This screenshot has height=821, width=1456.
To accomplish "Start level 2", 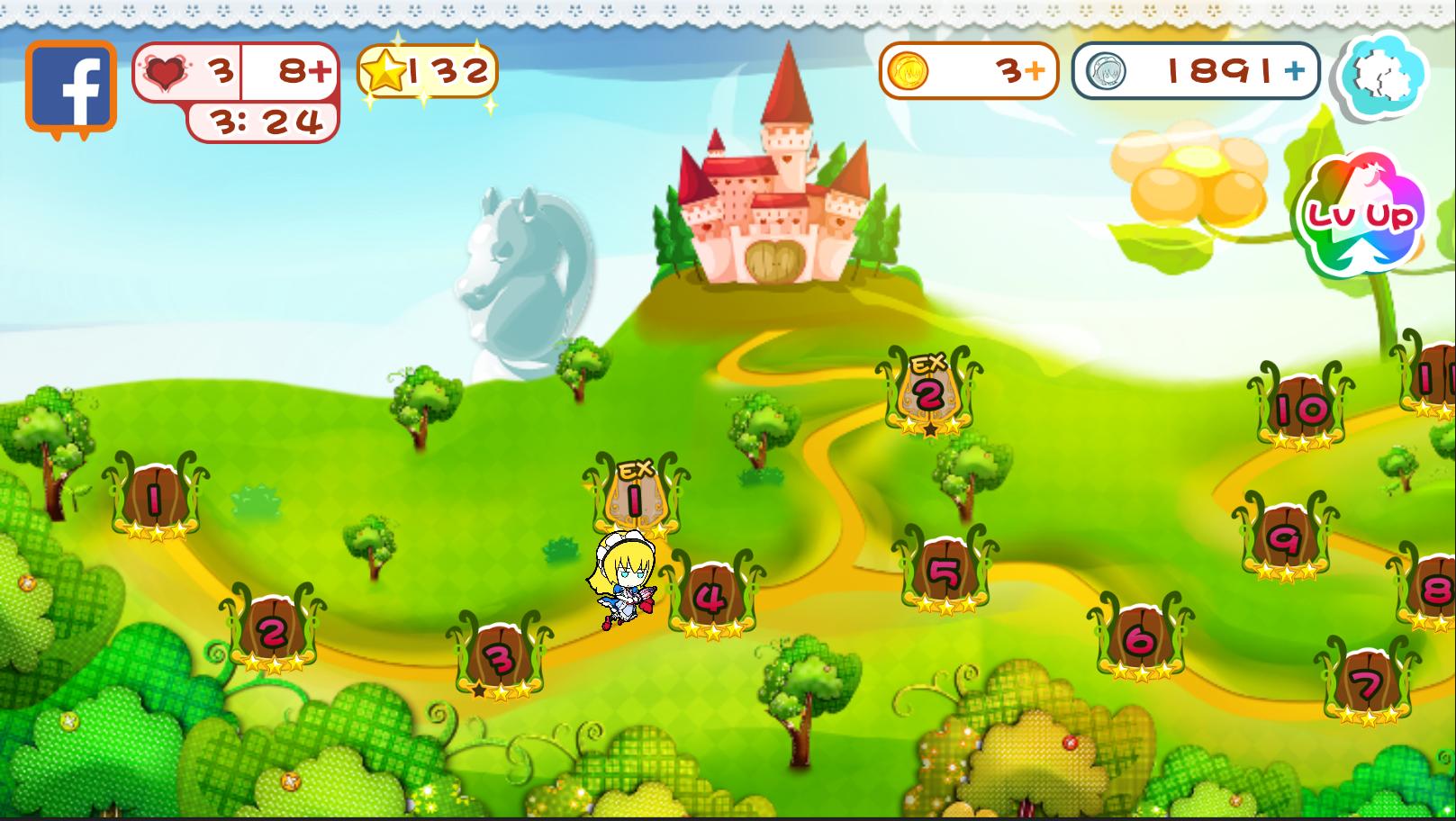I will (270, 631).
